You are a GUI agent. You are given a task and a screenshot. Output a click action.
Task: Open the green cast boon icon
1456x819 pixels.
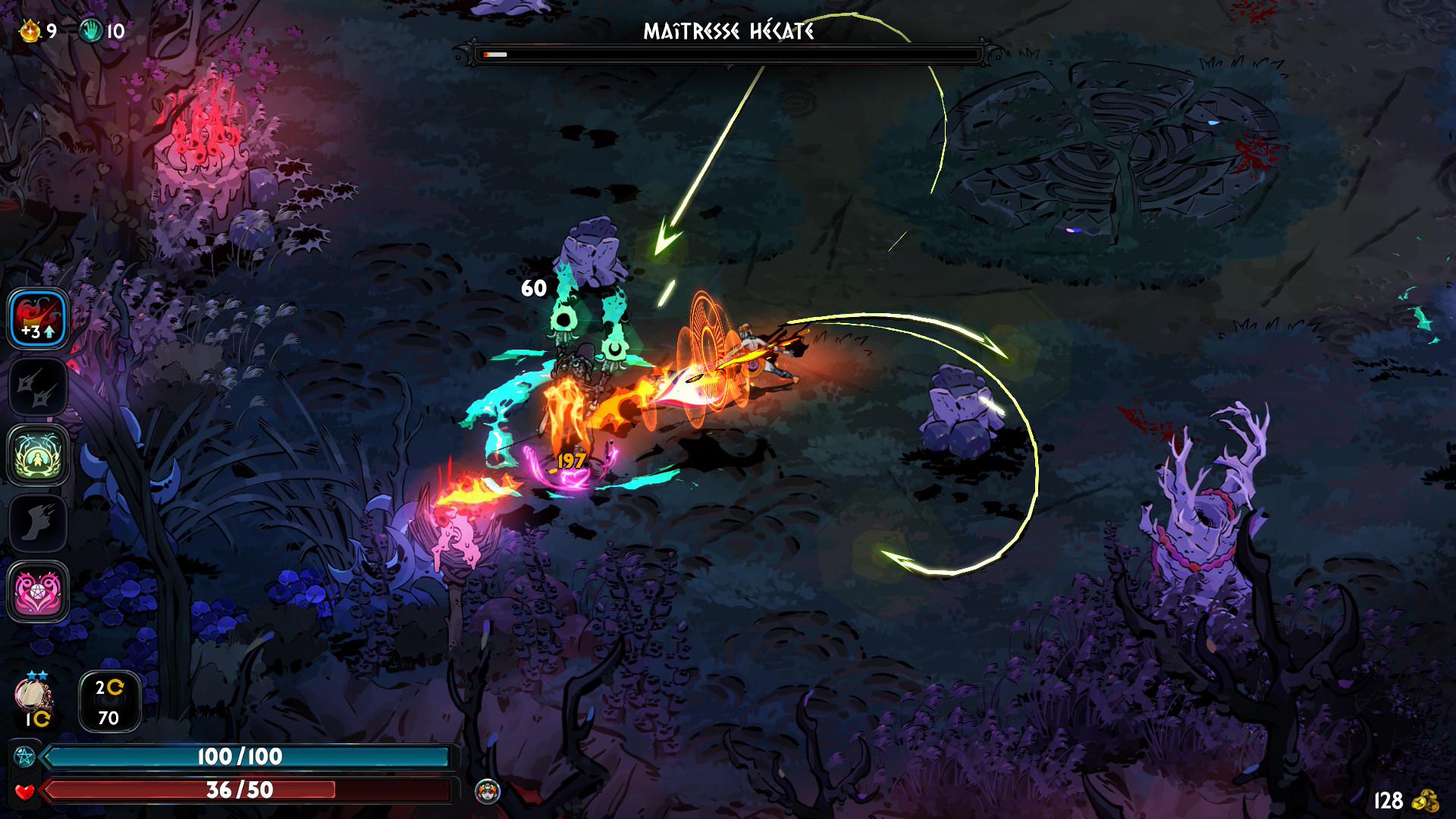[38, 455]
